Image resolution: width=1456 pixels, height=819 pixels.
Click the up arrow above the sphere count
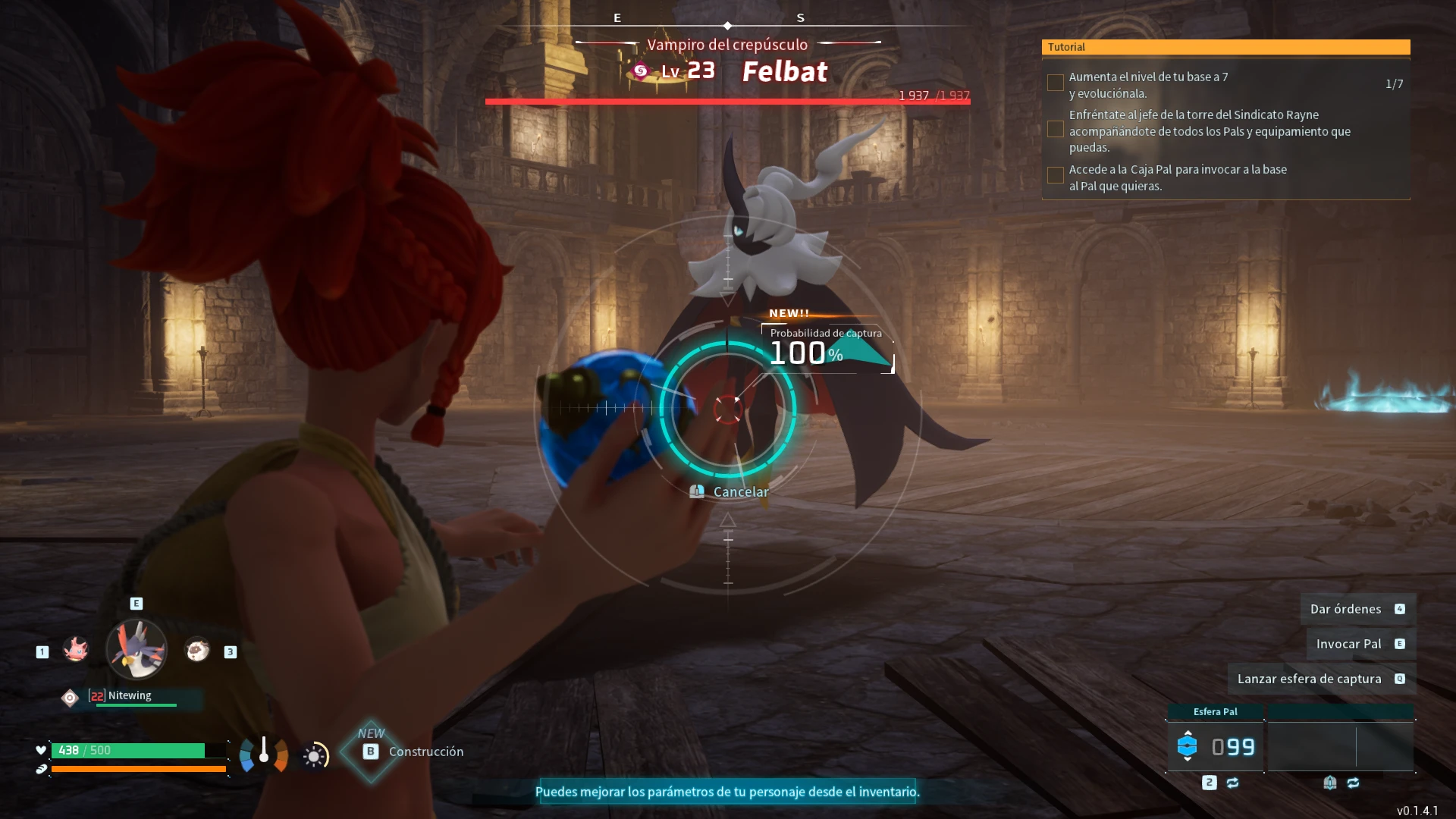pos(1188,733)
